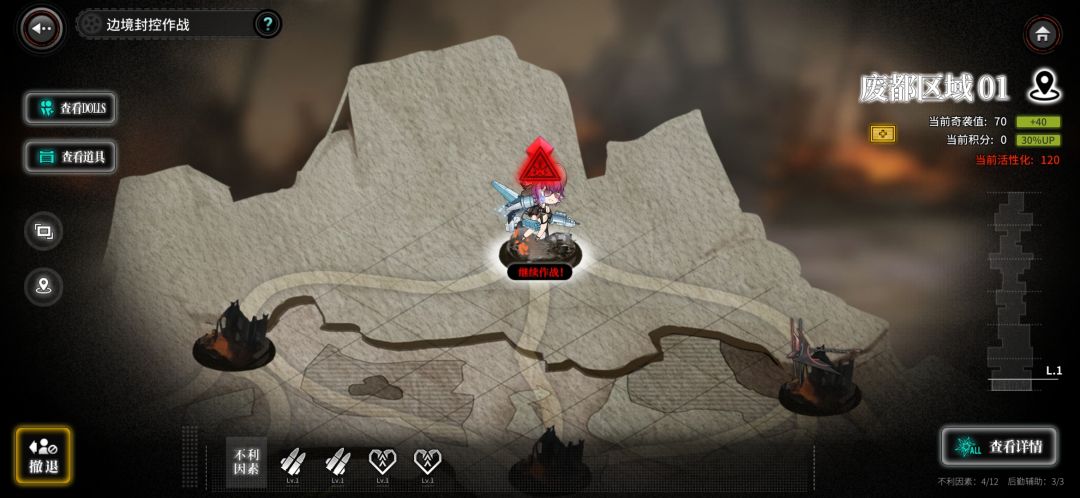This screenshot has width=1080, height=498.
Task: Select the 撤退 retreat button
Action: tap(43, 456)
